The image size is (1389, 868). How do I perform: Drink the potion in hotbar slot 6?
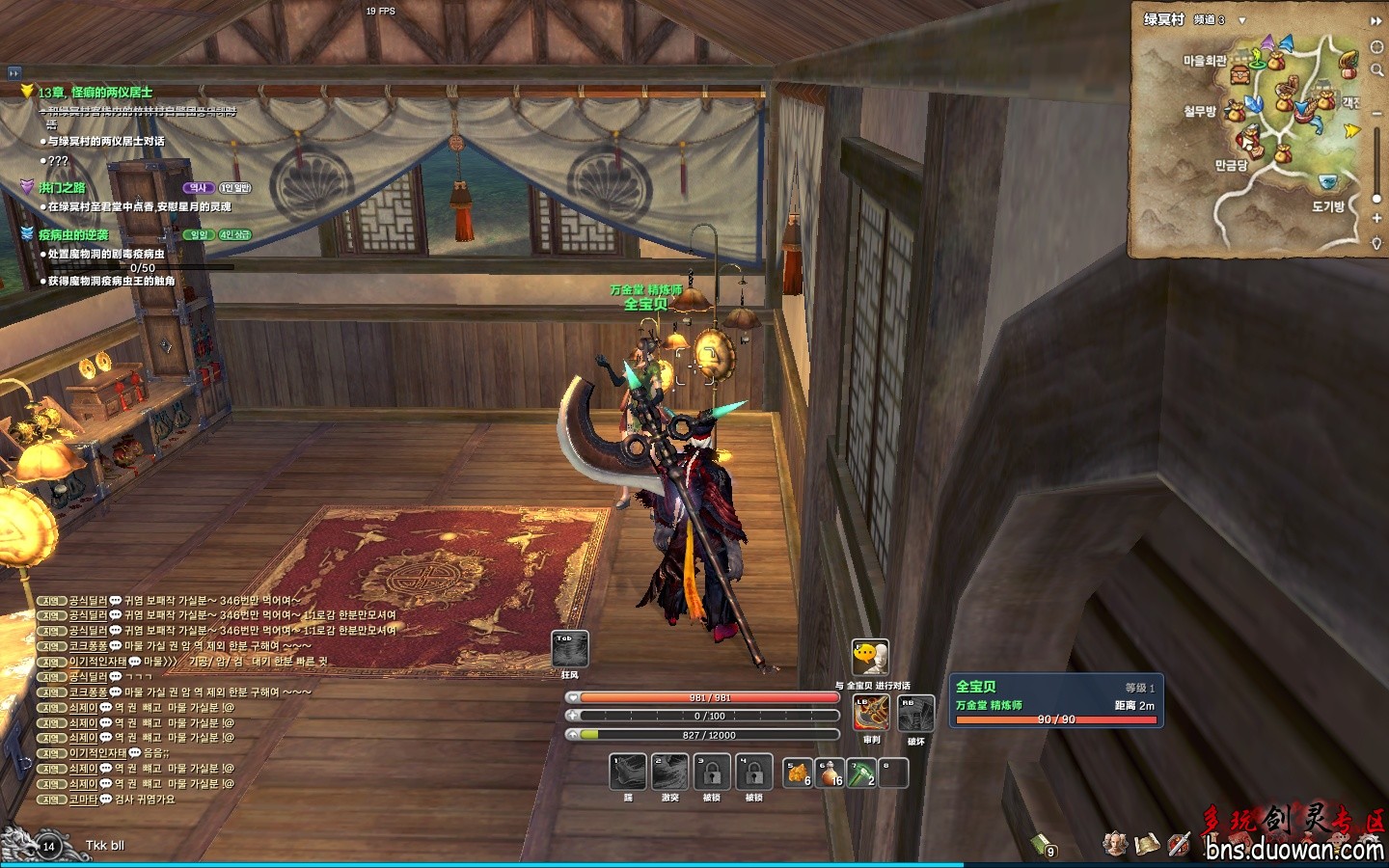pyautogui.click(x=830, y=773)
